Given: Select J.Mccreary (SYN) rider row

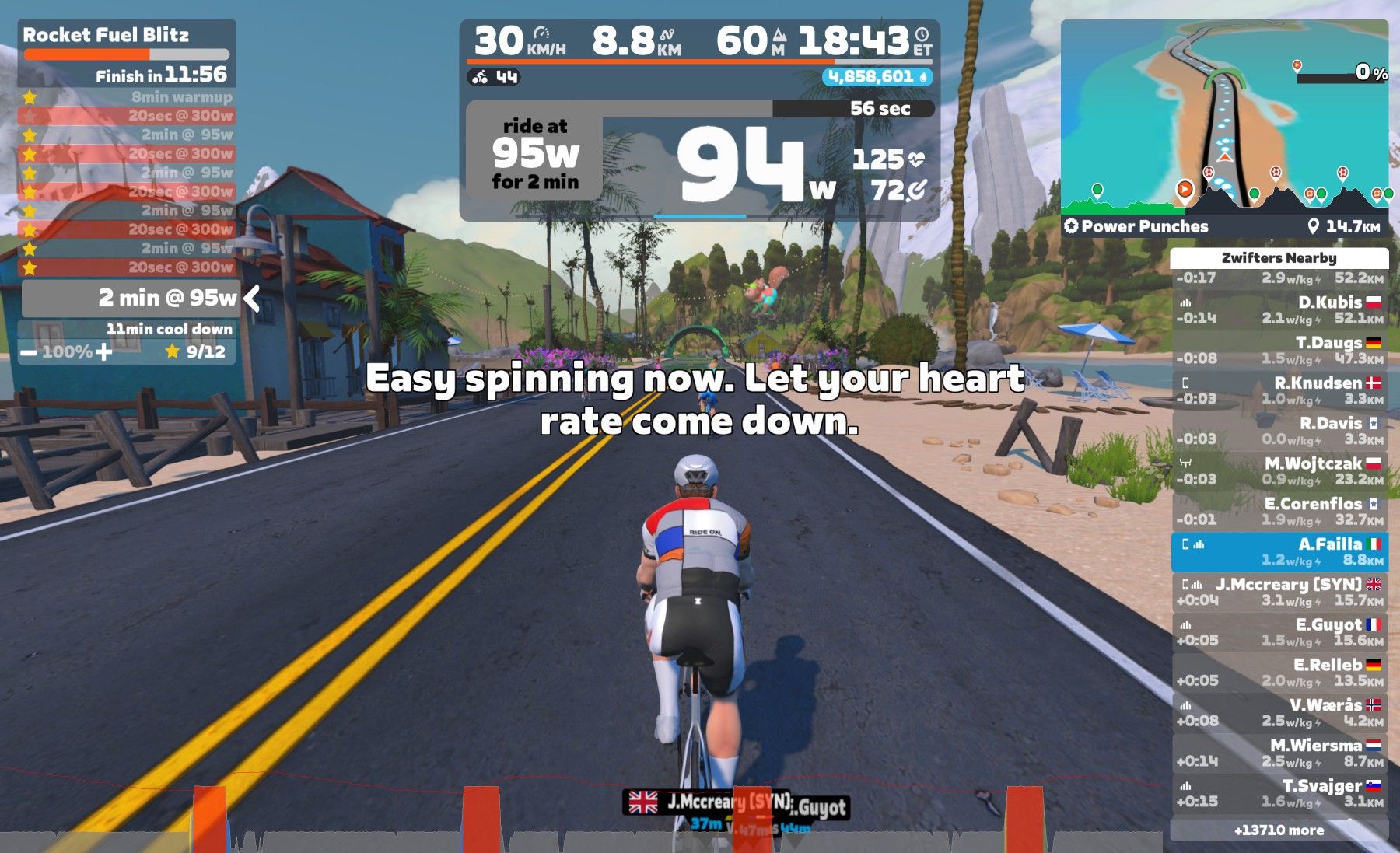Looking at the screenshot, I should [1279, 592].
